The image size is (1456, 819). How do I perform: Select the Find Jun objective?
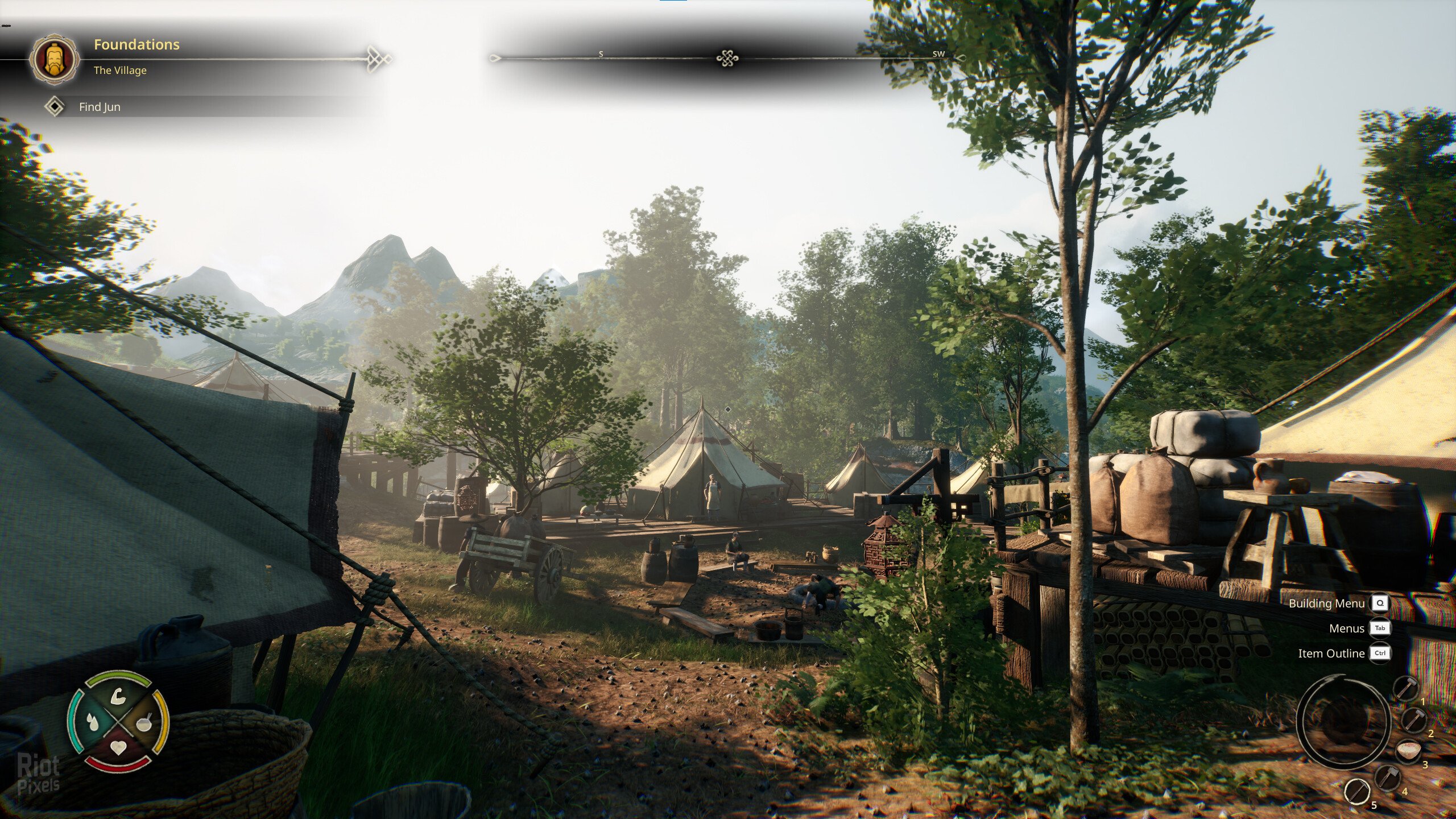click(100, 107)
